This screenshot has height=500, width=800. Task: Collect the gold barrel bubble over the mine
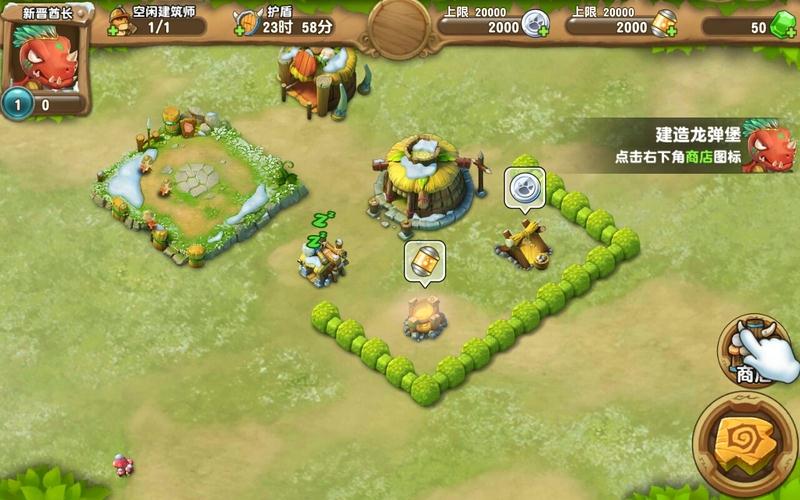424,261
